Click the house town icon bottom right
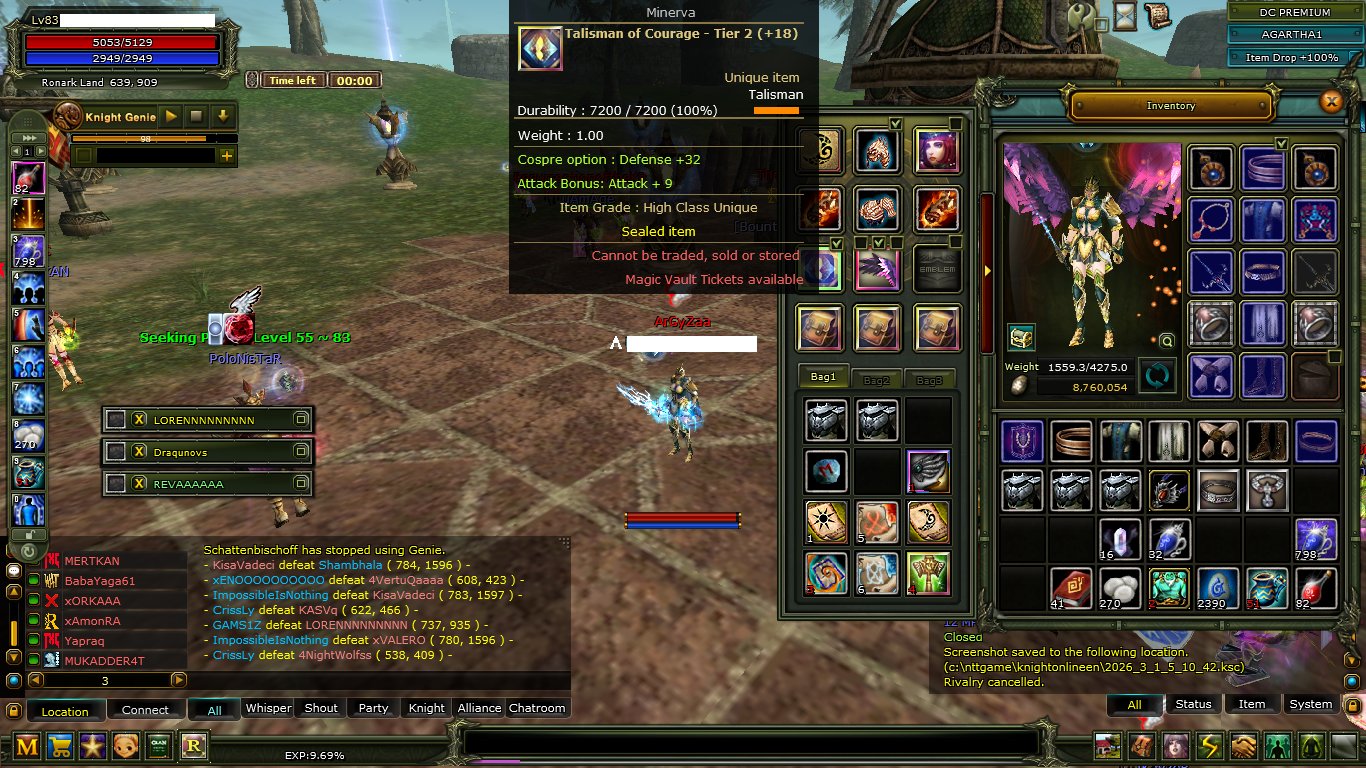Image resolution: width=1366 pixels, height=768 pixels. tap(1106, 746)
